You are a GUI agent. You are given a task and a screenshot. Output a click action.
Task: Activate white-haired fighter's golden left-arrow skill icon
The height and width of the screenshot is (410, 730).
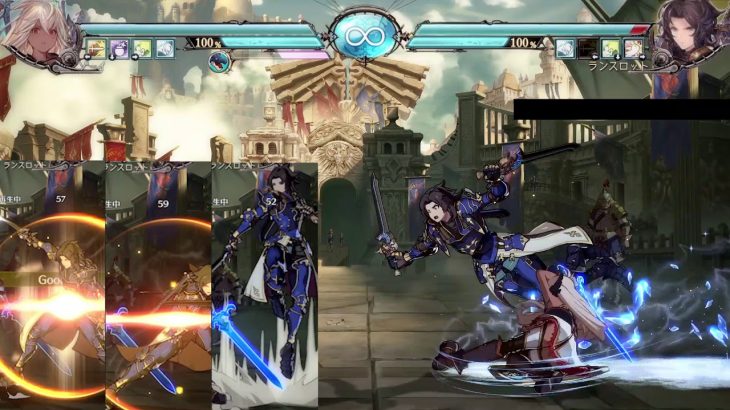(x=97, y=48)
